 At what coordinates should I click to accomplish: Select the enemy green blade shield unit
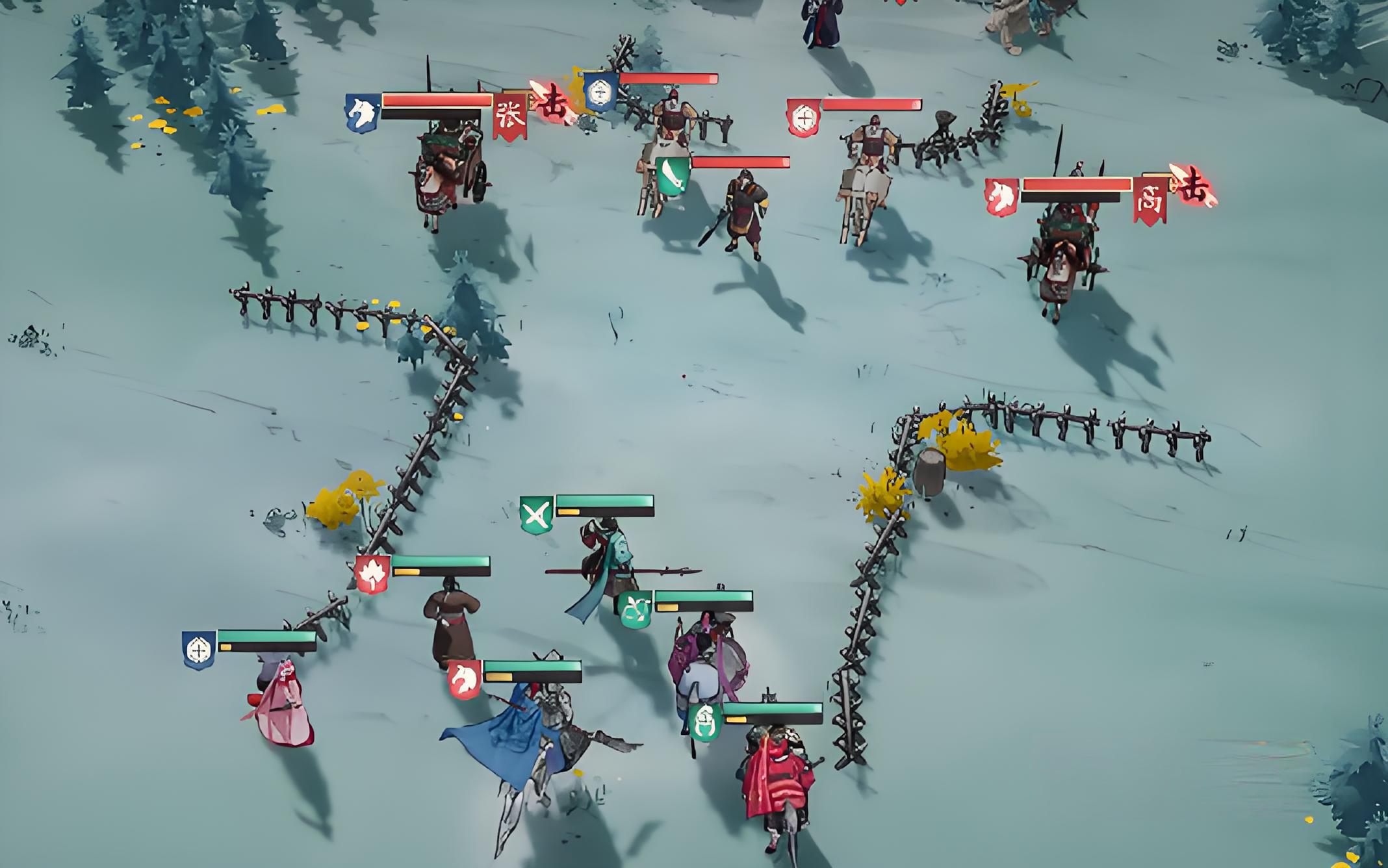pos(672,176)
